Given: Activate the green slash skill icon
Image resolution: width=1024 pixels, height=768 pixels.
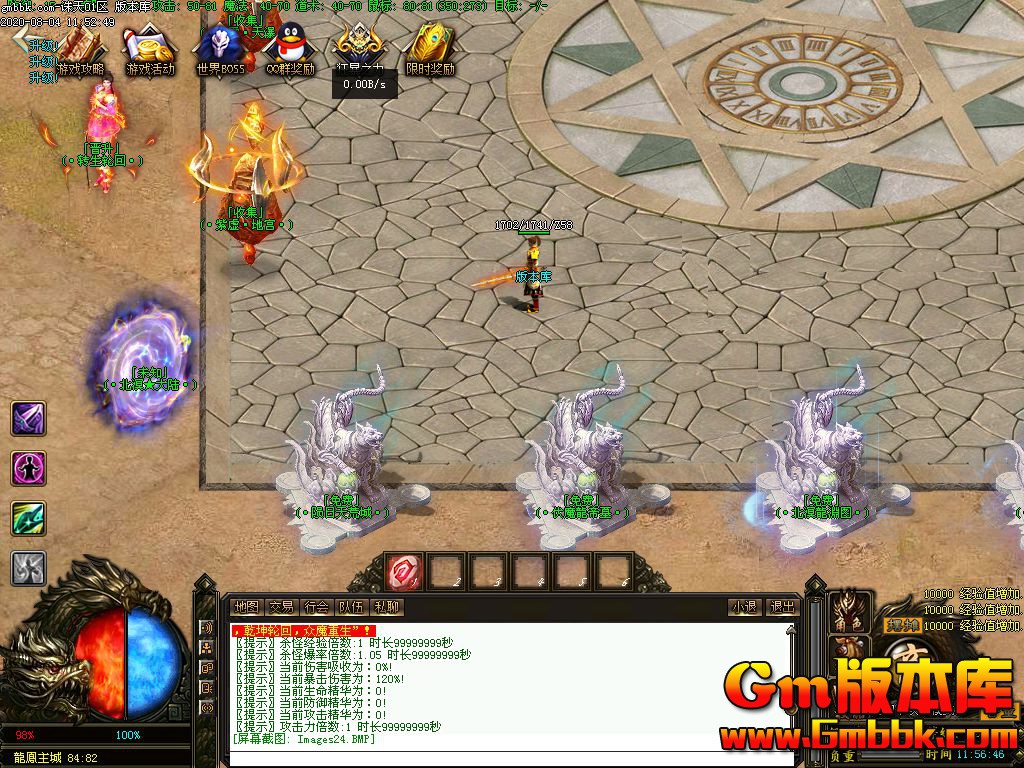Looking at the screenshot, I should click(x=28, y=518).
